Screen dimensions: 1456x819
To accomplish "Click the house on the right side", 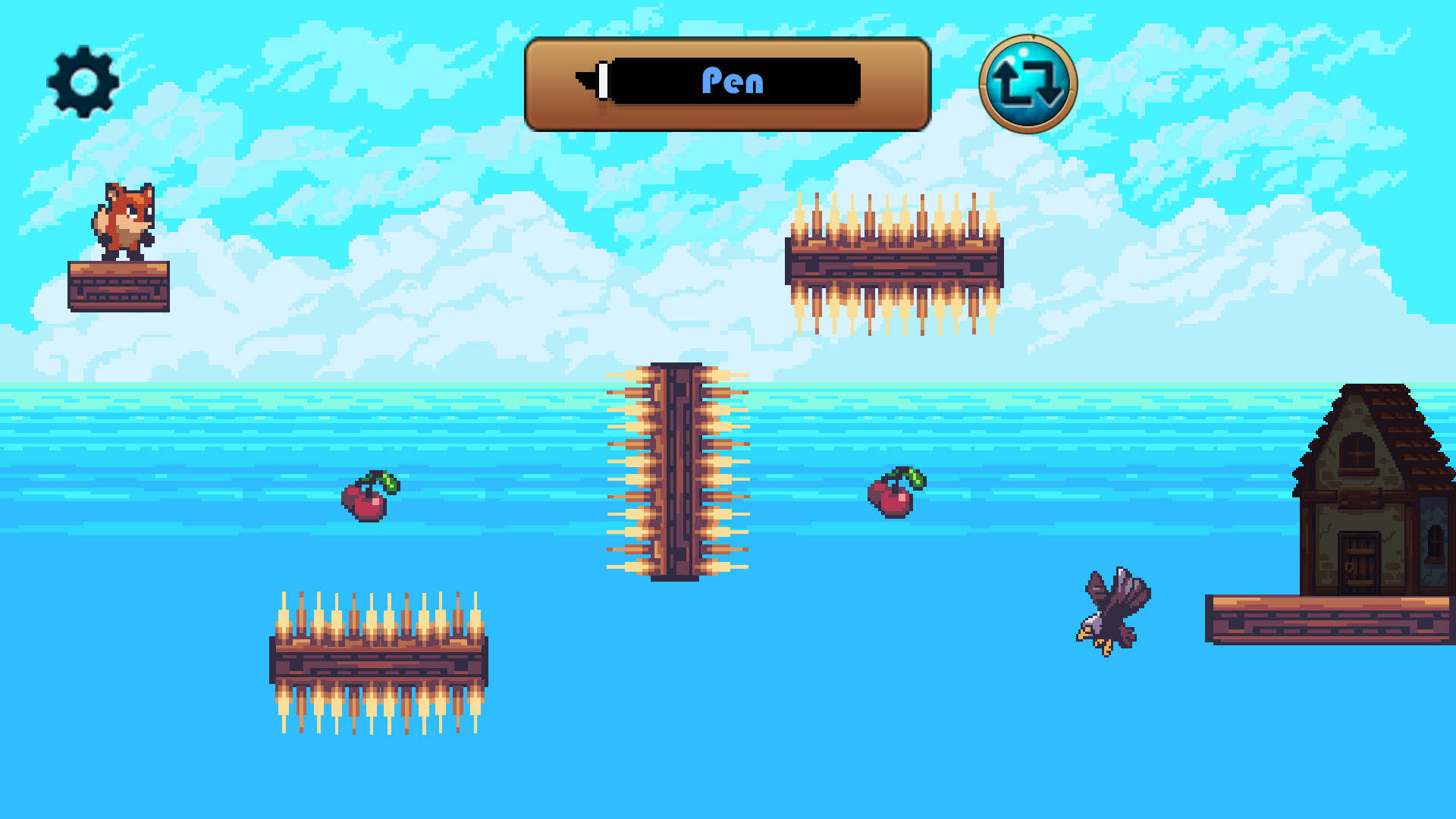I will click(x=1365, y=485).
